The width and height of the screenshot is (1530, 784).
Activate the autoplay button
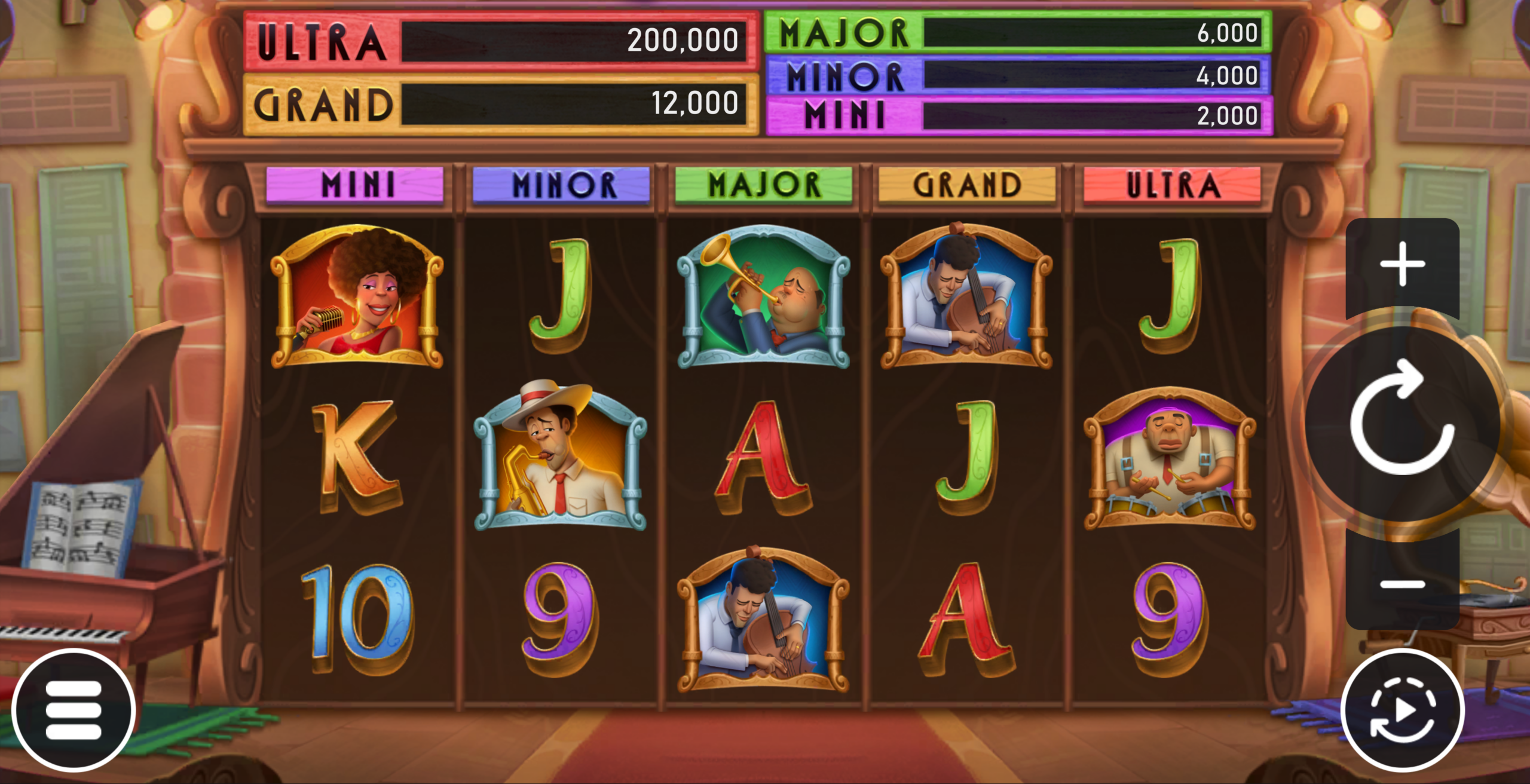click(x=1402, y=710)
